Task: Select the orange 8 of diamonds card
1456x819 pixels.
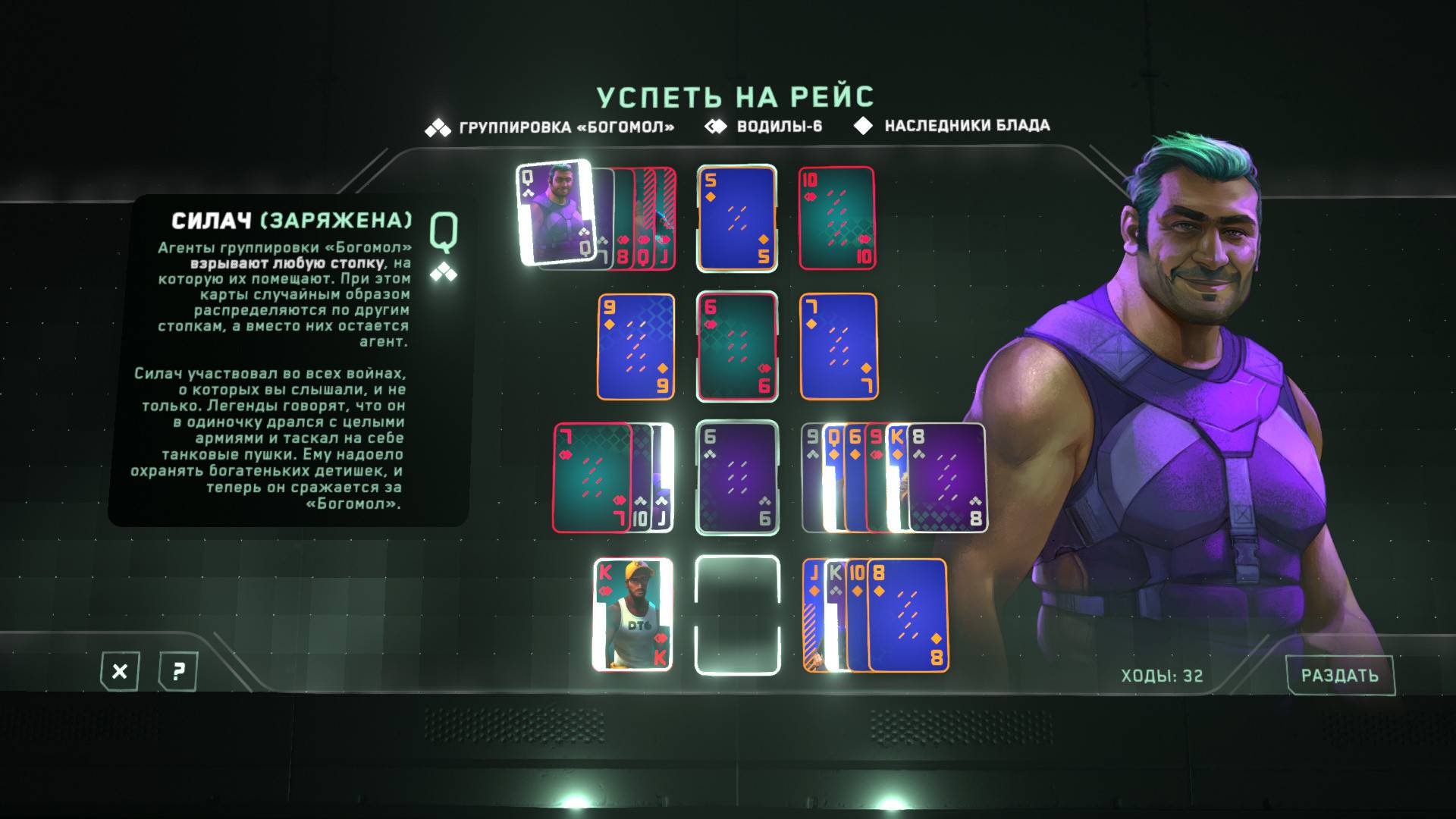Action: (x=908, y=615)
